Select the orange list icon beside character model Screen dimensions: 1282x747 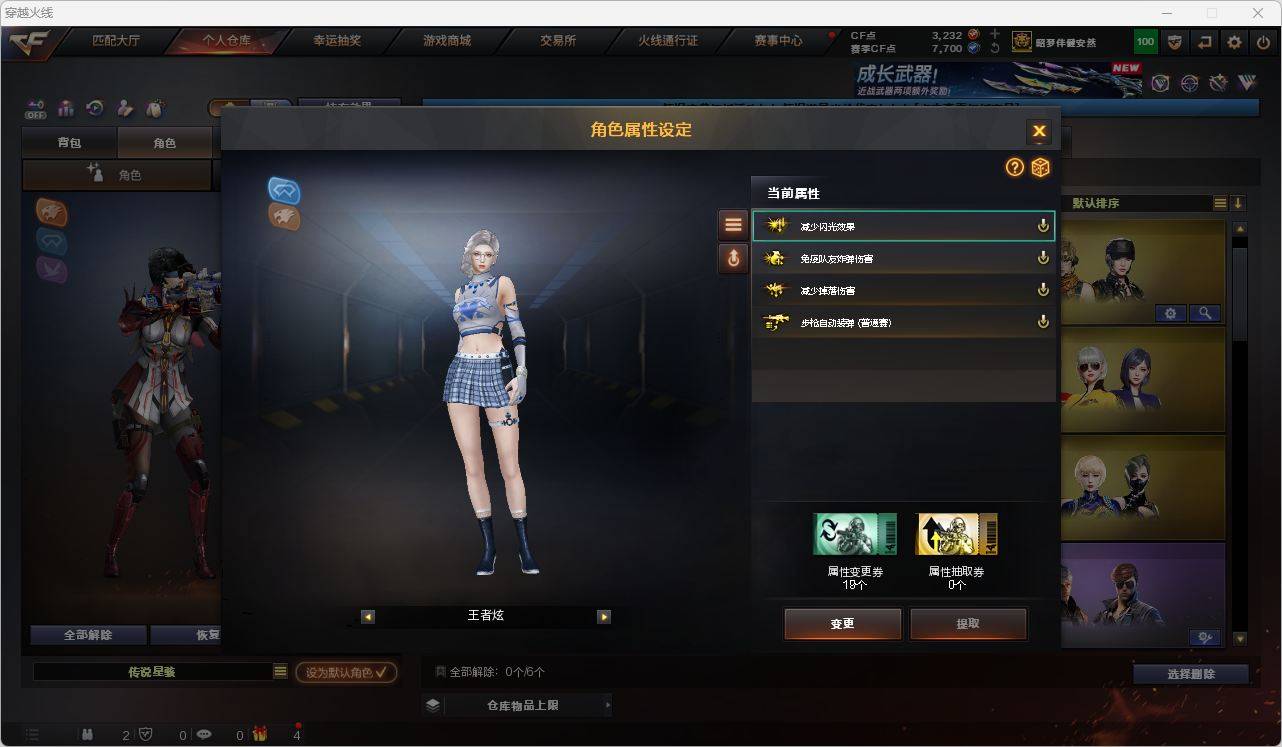click(x=733, y=223)
